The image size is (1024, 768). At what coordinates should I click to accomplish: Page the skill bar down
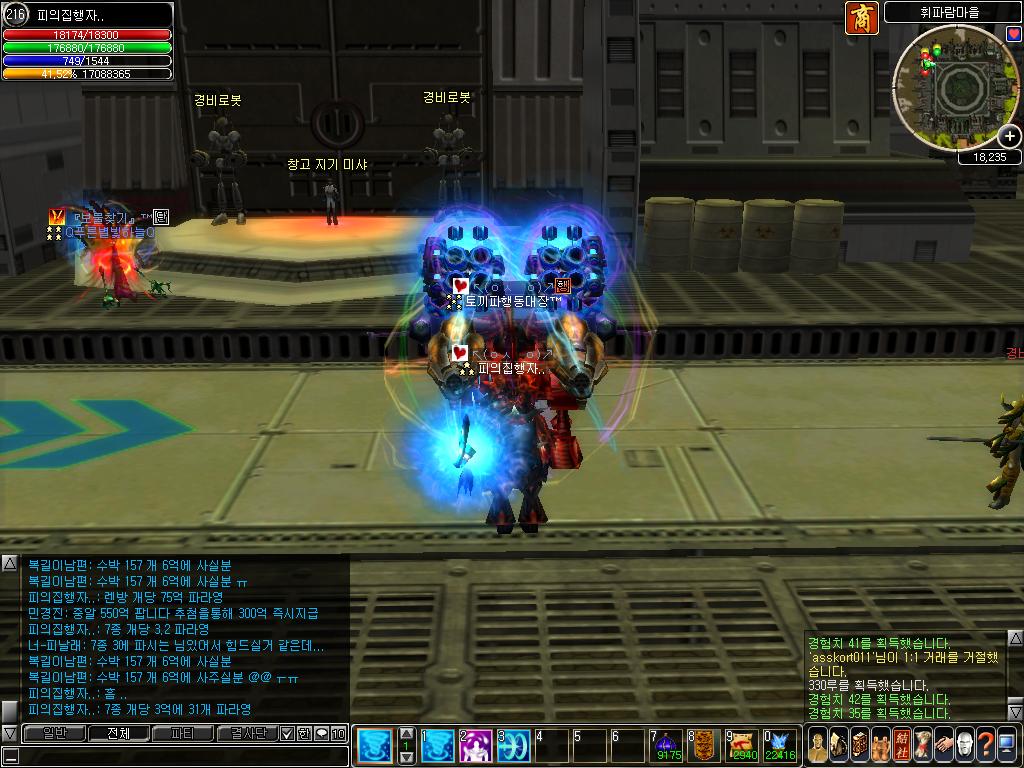click(x=406, y=758)
